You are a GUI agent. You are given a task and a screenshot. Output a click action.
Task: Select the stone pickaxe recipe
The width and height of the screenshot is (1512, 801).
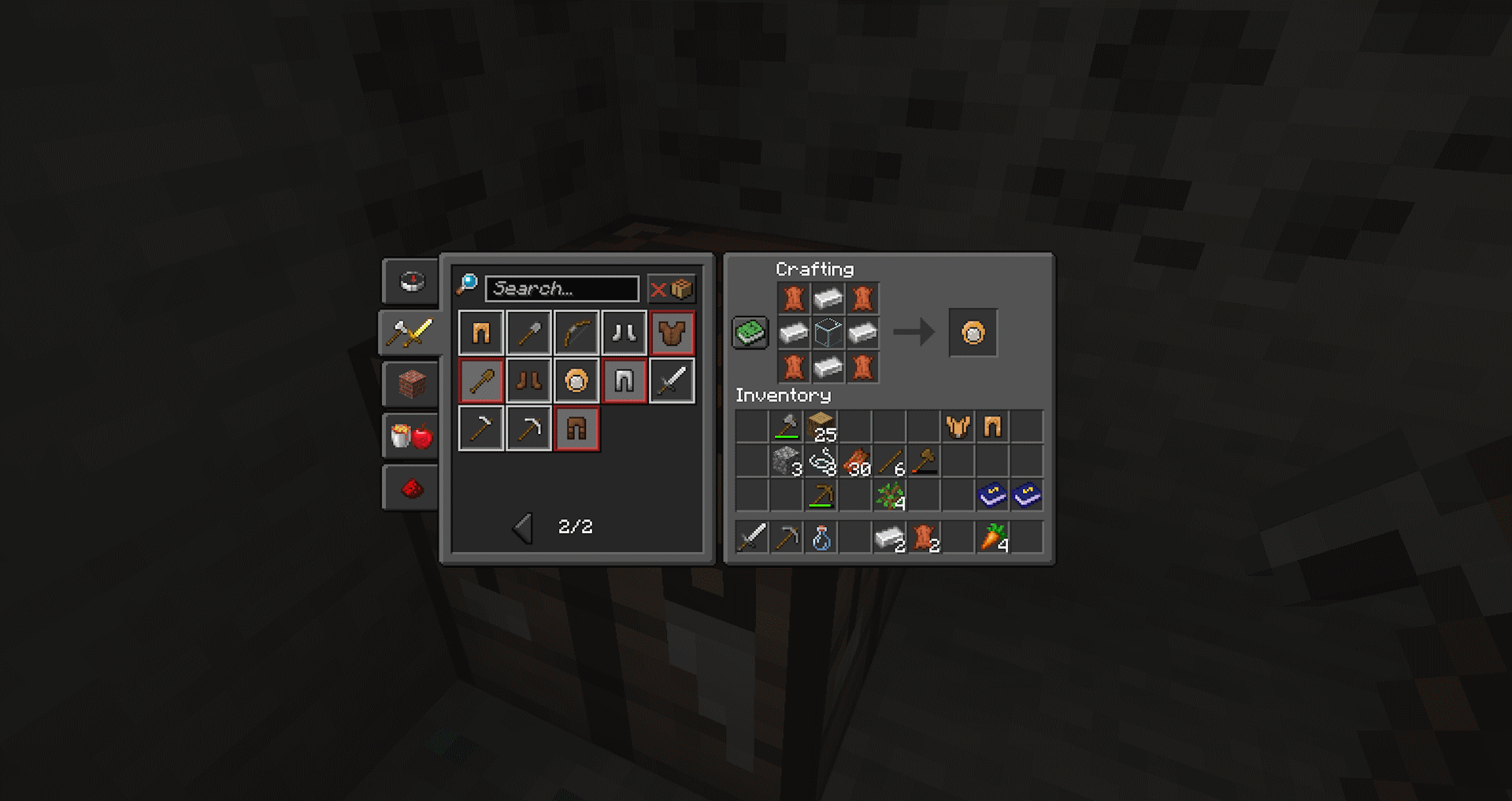pos(528,429)
